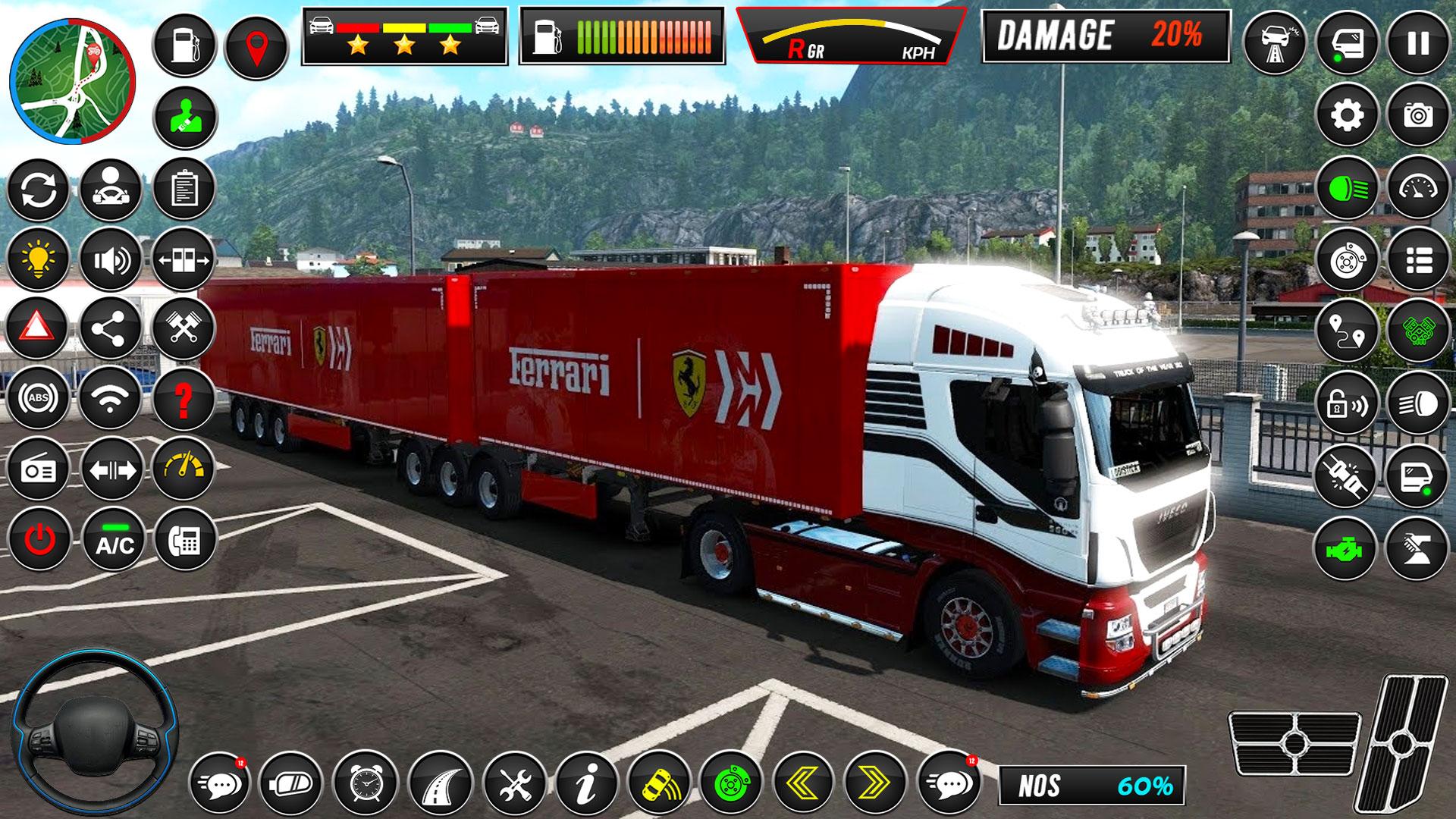Toggle the A/C button
The height and width of the screenshot is (819, 1456).
point(114,539)
